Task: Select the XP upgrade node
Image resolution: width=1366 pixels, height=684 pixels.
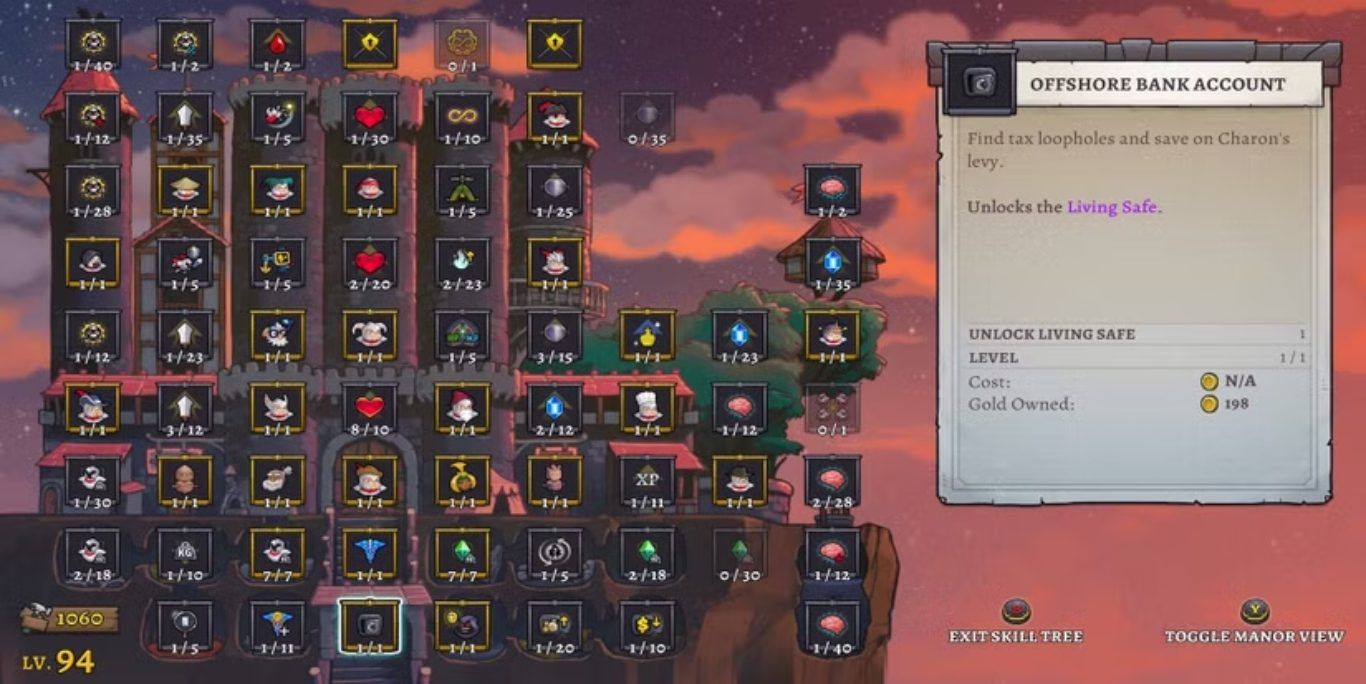Action: click(647, 479)
